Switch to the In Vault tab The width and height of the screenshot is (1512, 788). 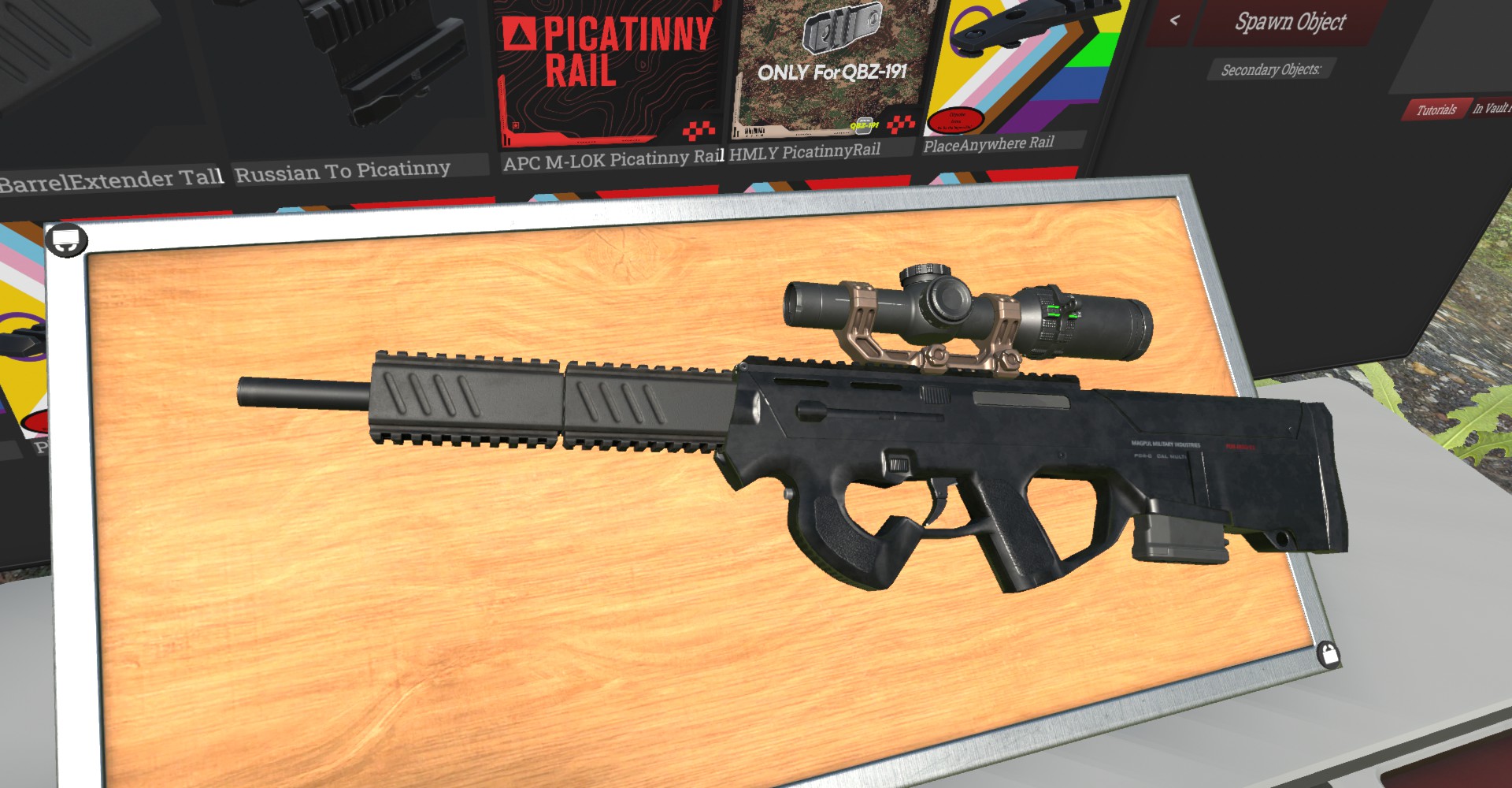point(1490,109)
